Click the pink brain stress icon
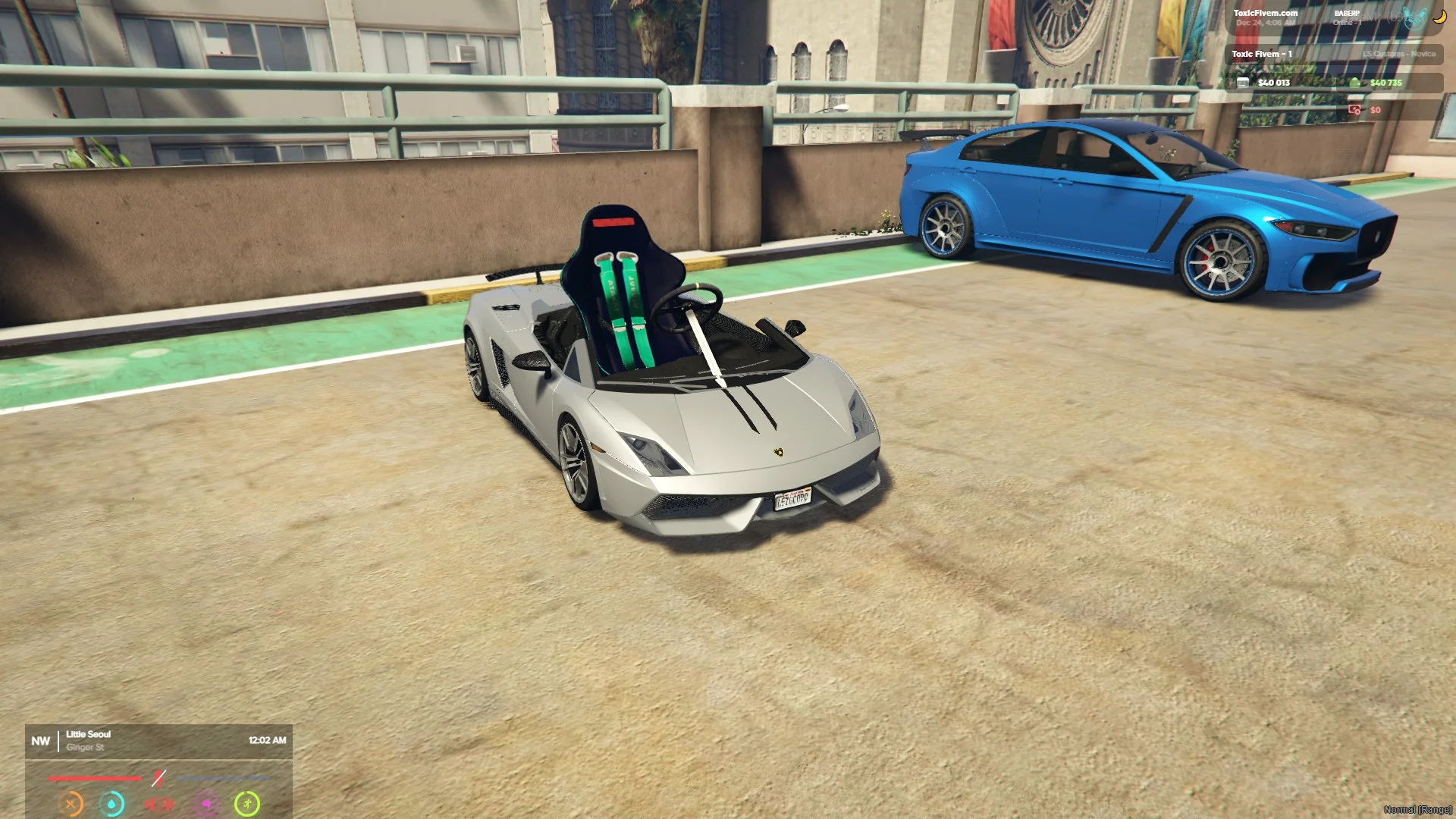The width and height of the screenshot is (1456, 819). pos(206,803)
